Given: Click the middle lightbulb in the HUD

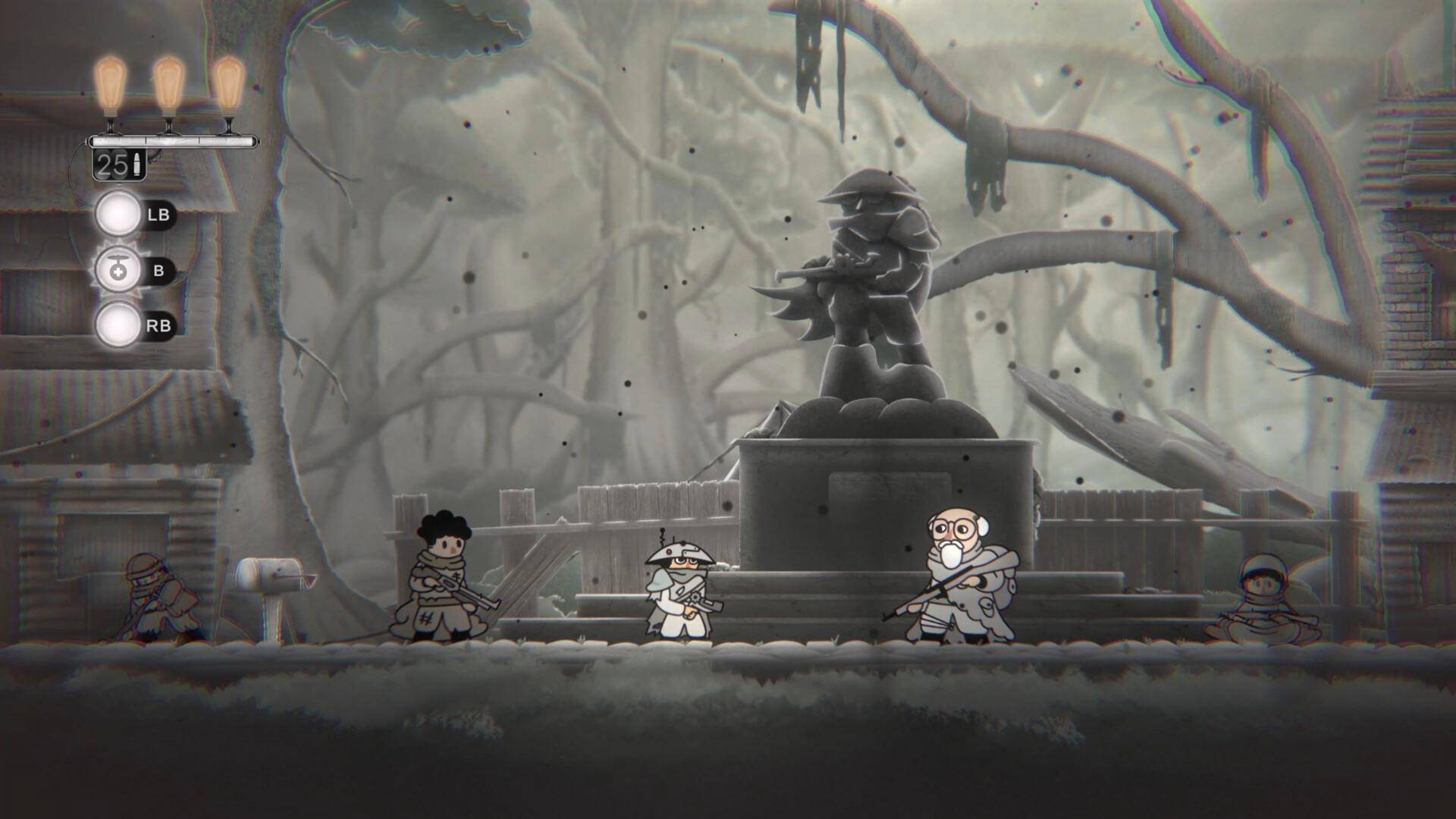Looking at the screenshot, I should pos(168,83).
